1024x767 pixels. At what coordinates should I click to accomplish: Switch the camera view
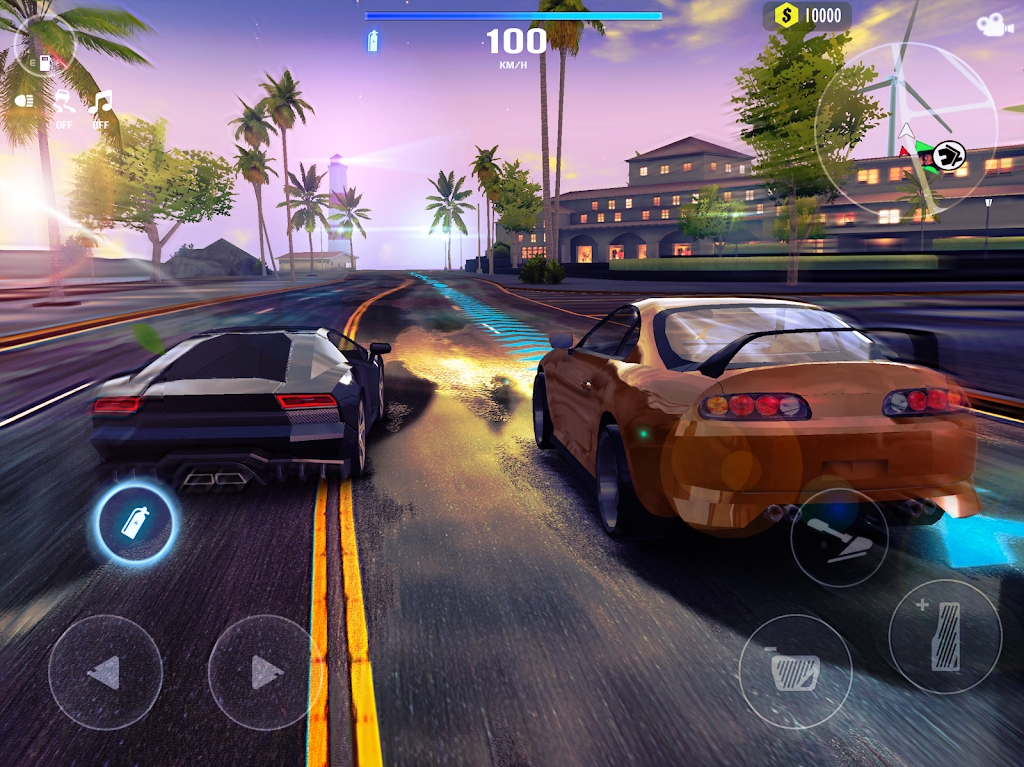pyautogui.click(x=994, y=26)
